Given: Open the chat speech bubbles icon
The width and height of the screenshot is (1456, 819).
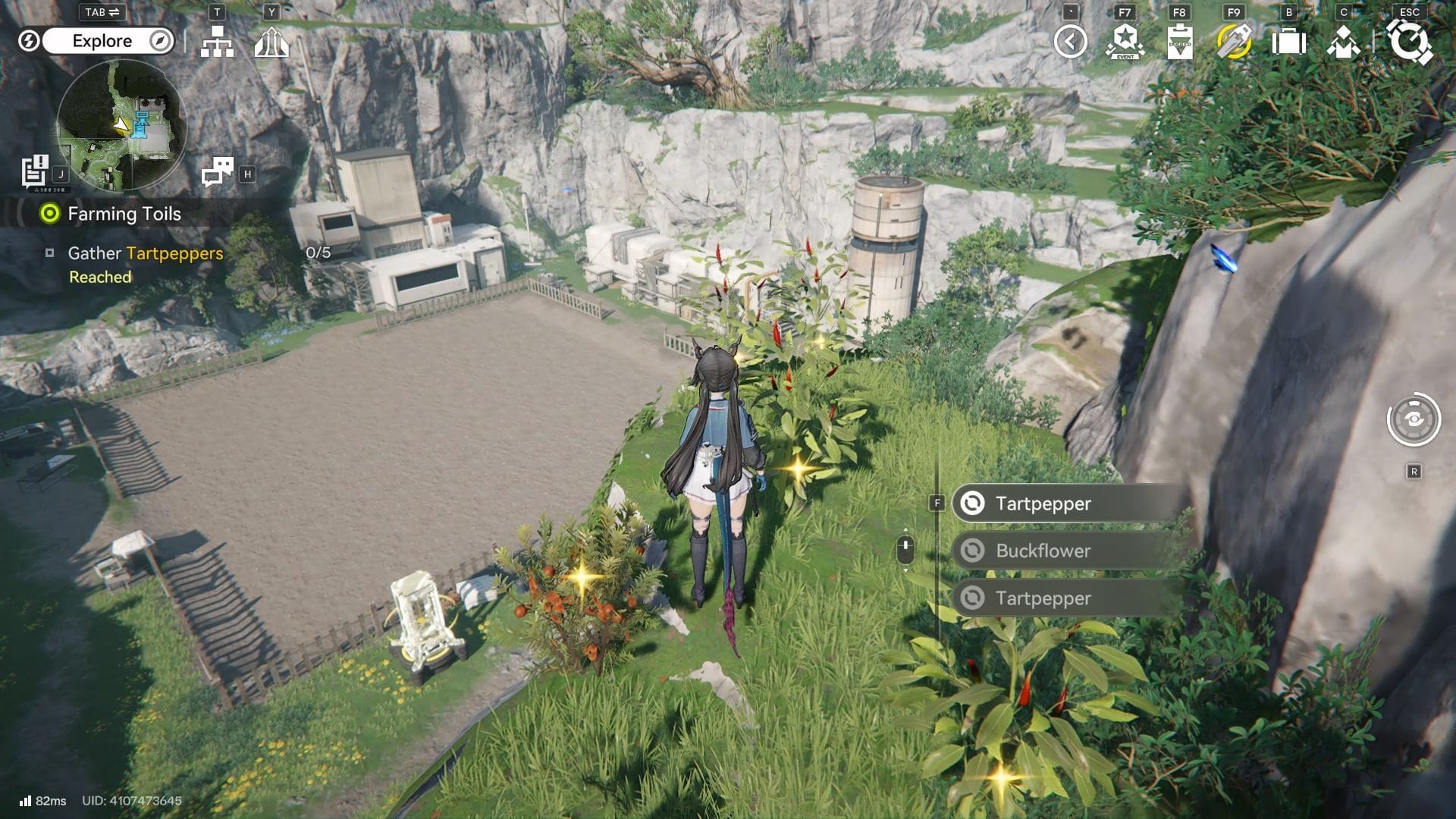Looking at the screenshot, I should pos(218,172).
